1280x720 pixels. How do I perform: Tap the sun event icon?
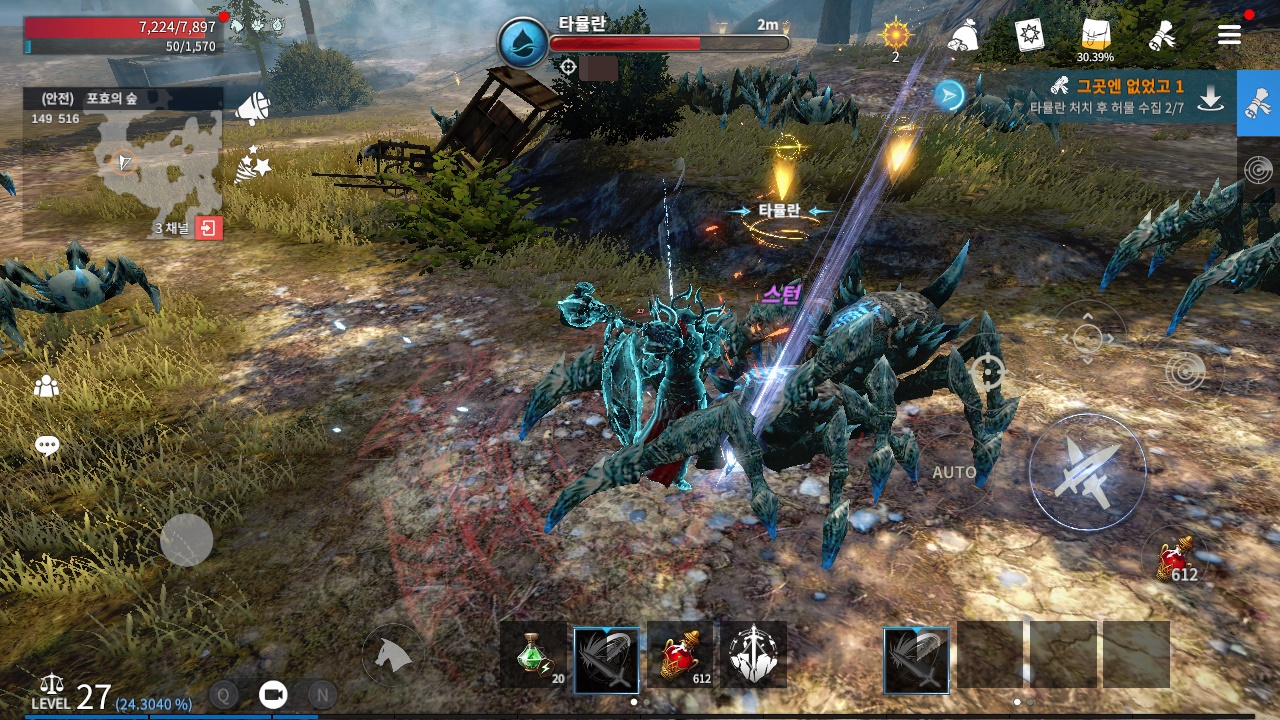coord(895,36)
